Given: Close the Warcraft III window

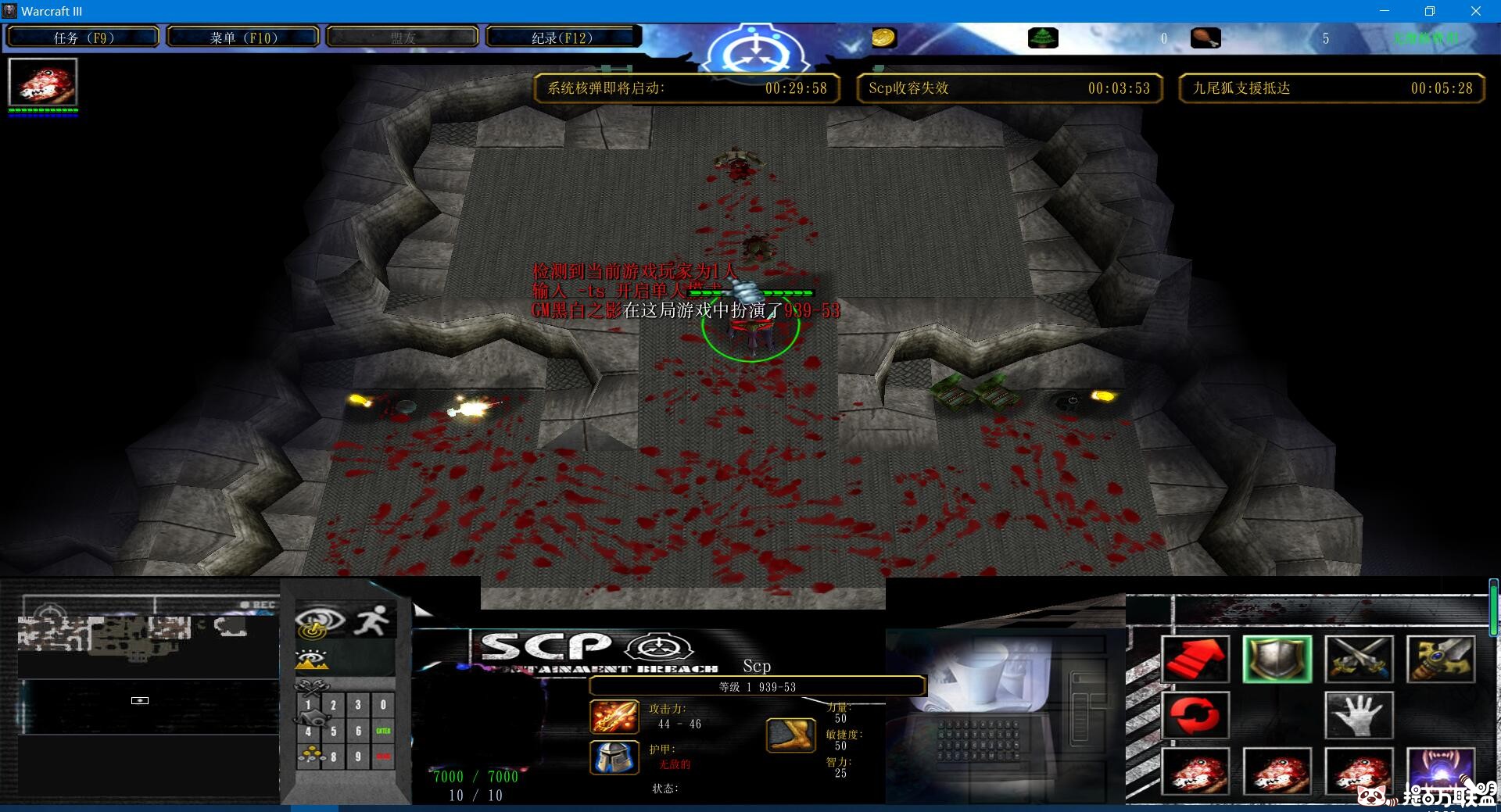Looking at the screenshot, I should (x=1475, y=11).
